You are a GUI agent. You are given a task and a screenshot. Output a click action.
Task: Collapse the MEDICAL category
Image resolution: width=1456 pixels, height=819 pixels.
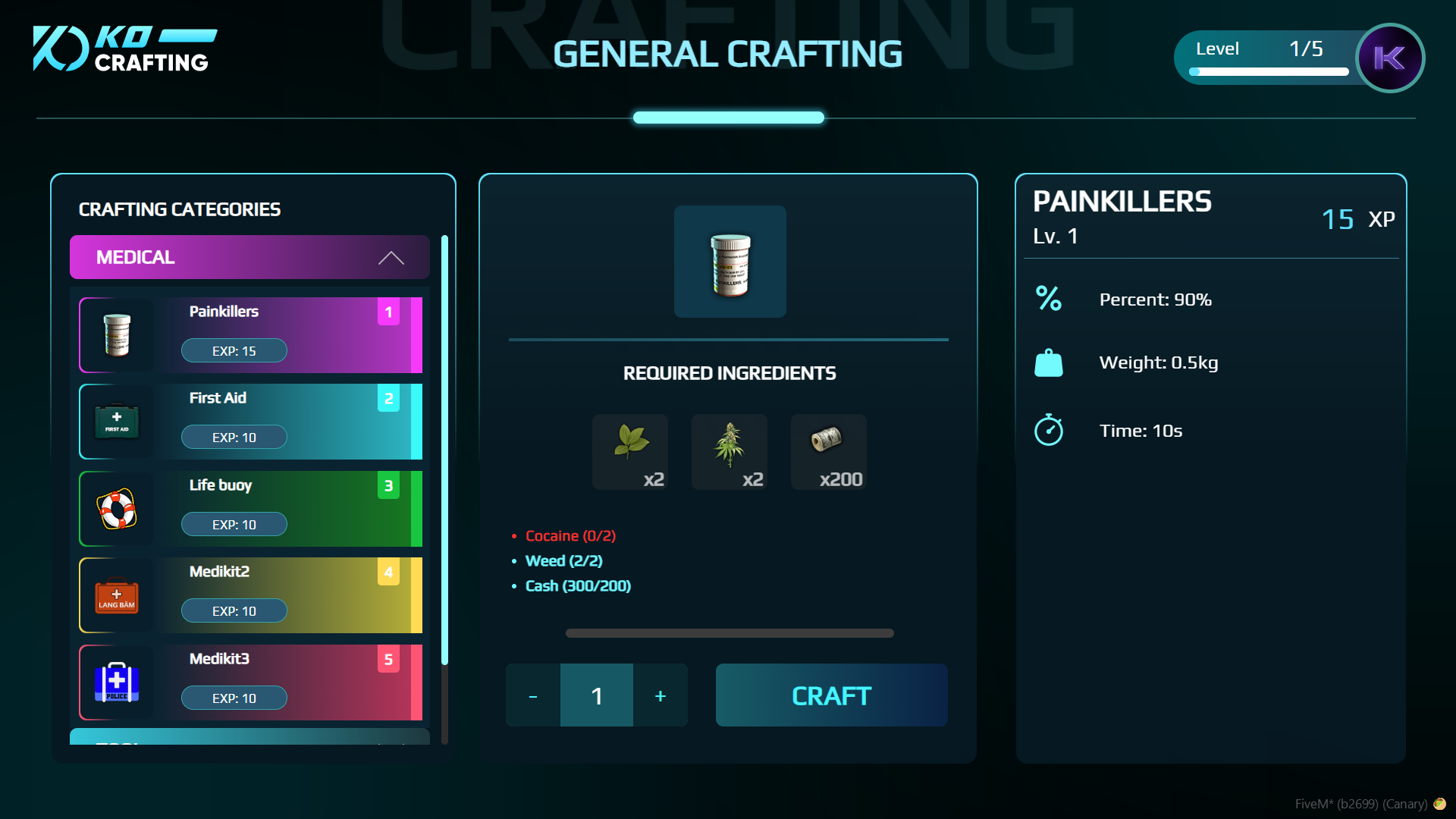click(x=392, y=257)
